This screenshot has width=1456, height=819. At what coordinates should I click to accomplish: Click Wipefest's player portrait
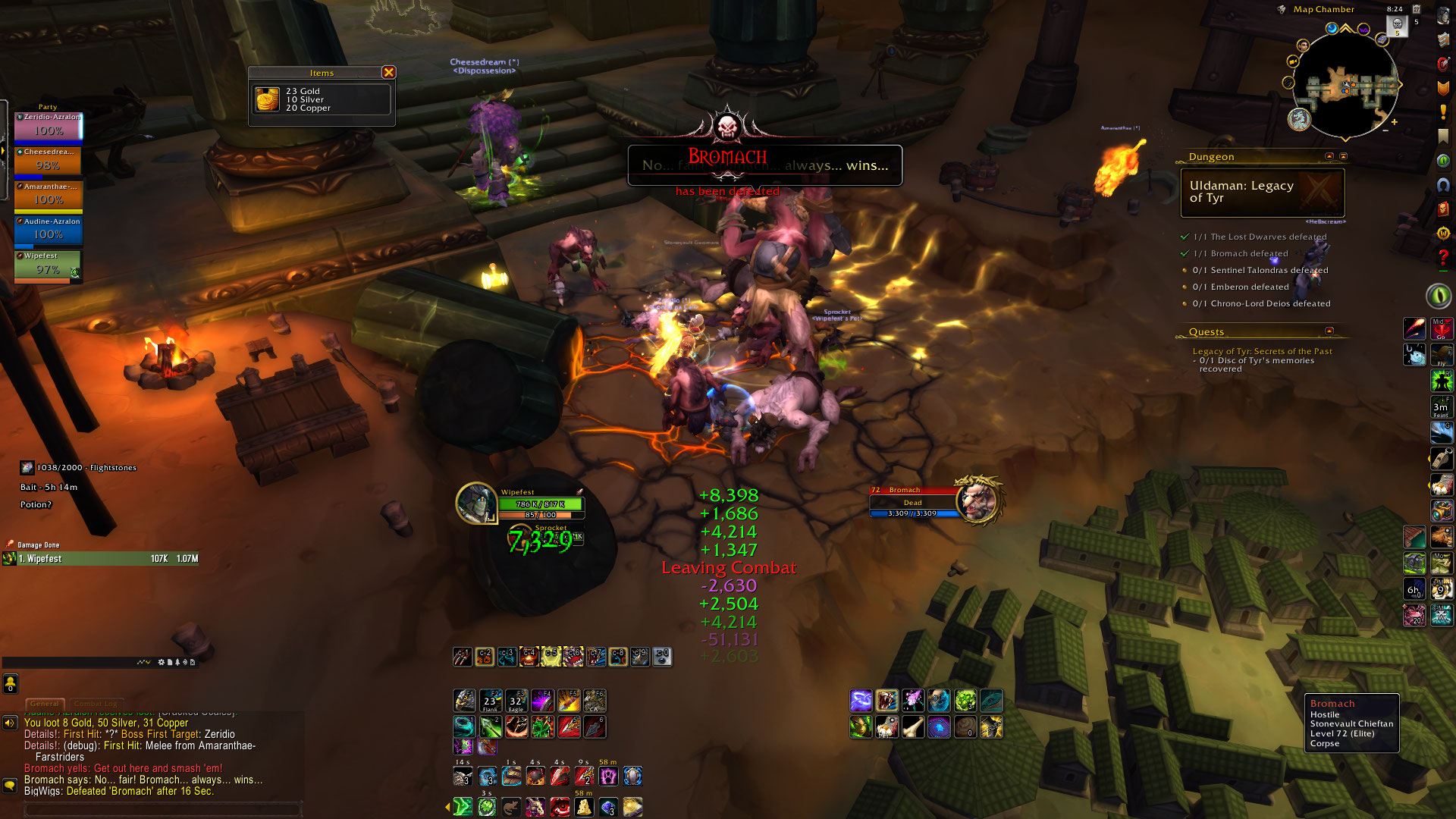pyautogui.click(x=476, y=502)
